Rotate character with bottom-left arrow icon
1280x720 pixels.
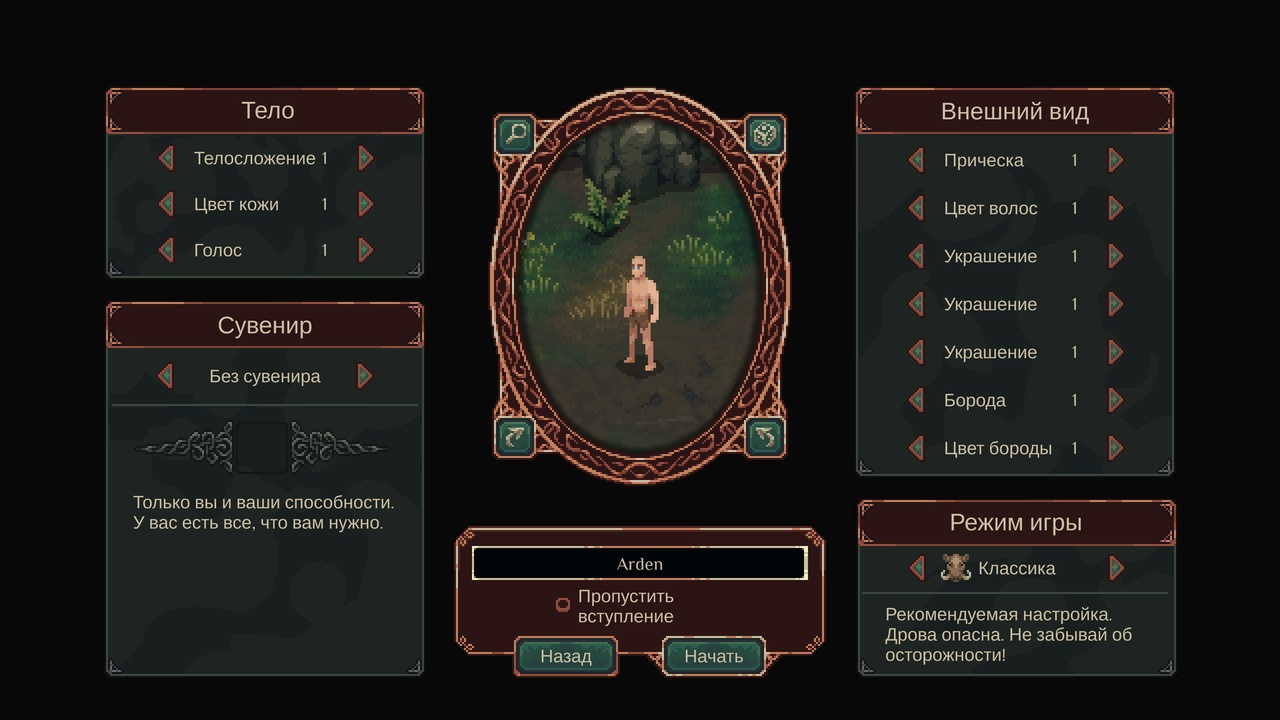point(516,436)
